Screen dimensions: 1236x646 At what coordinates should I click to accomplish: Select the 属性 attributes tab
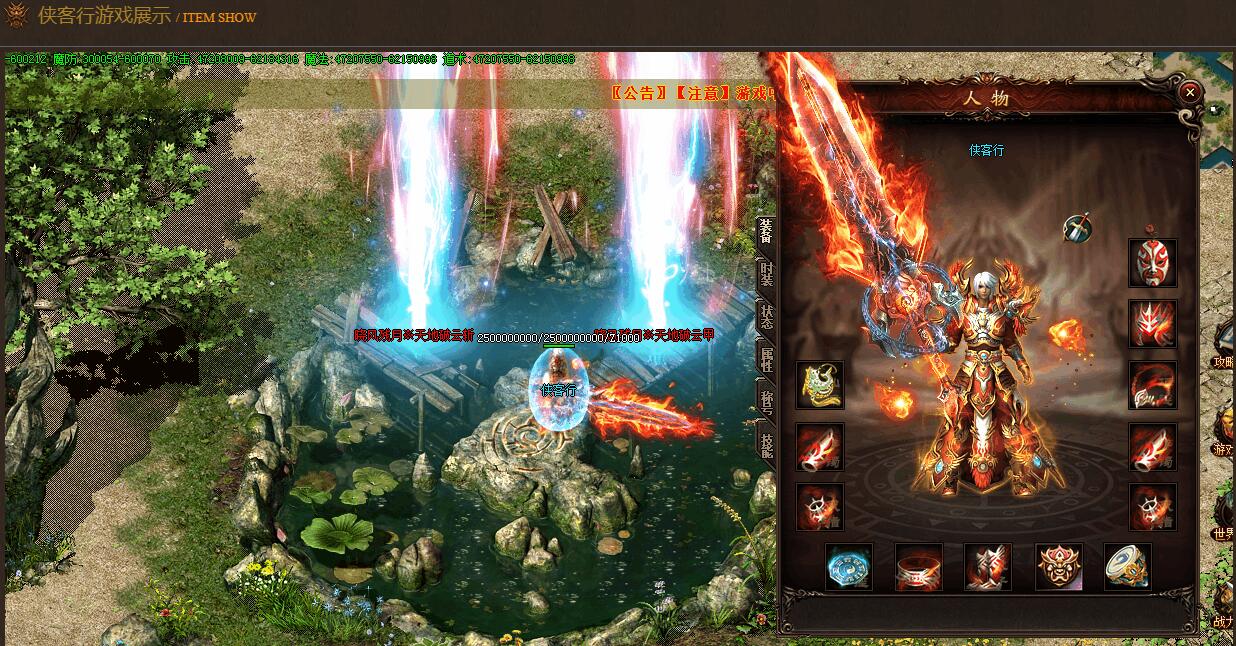[765, 360]
